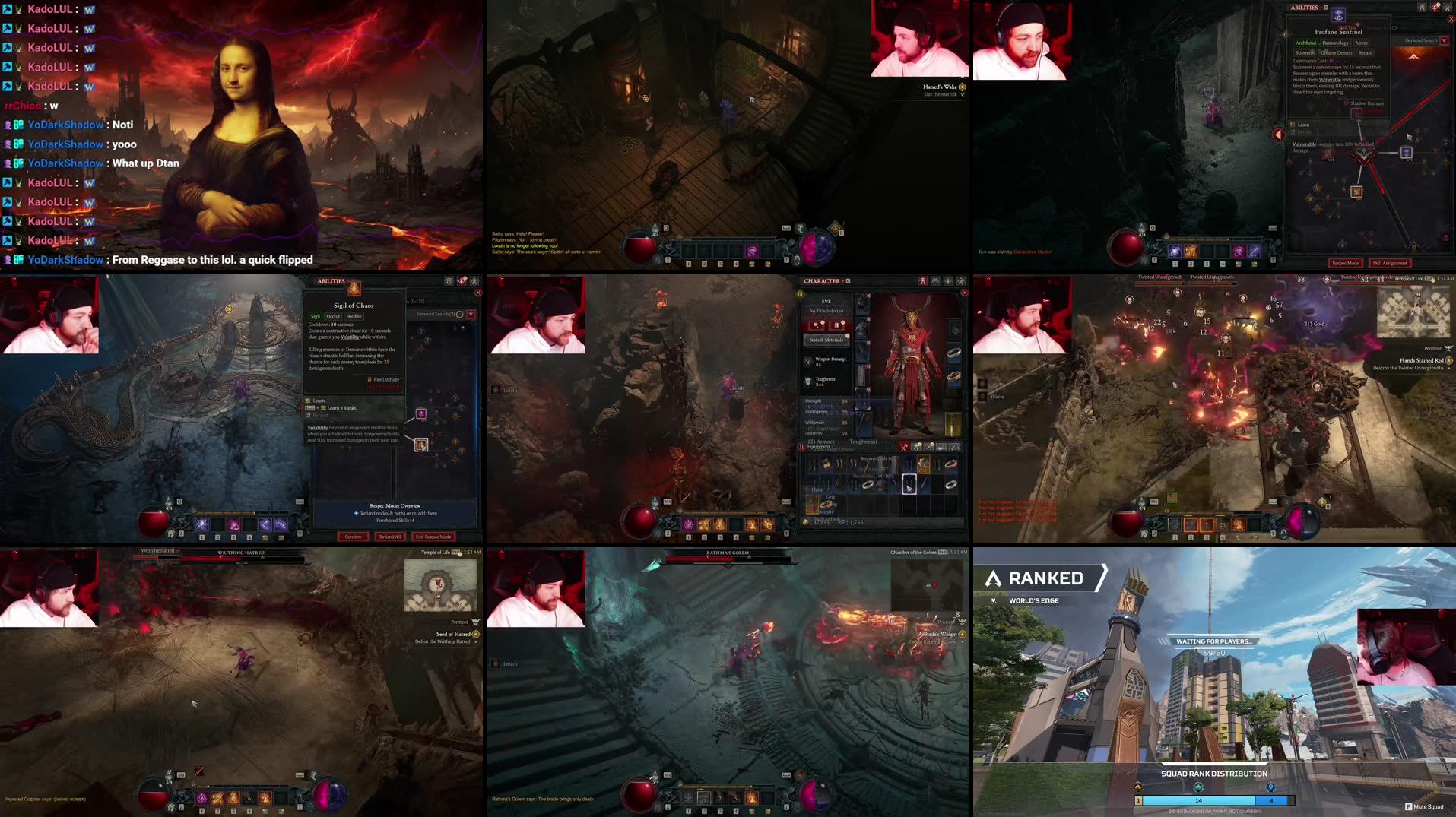1456x817 pixels.
Task: Toggle the Demonology skill tag filter
Action: [1335, 43]
